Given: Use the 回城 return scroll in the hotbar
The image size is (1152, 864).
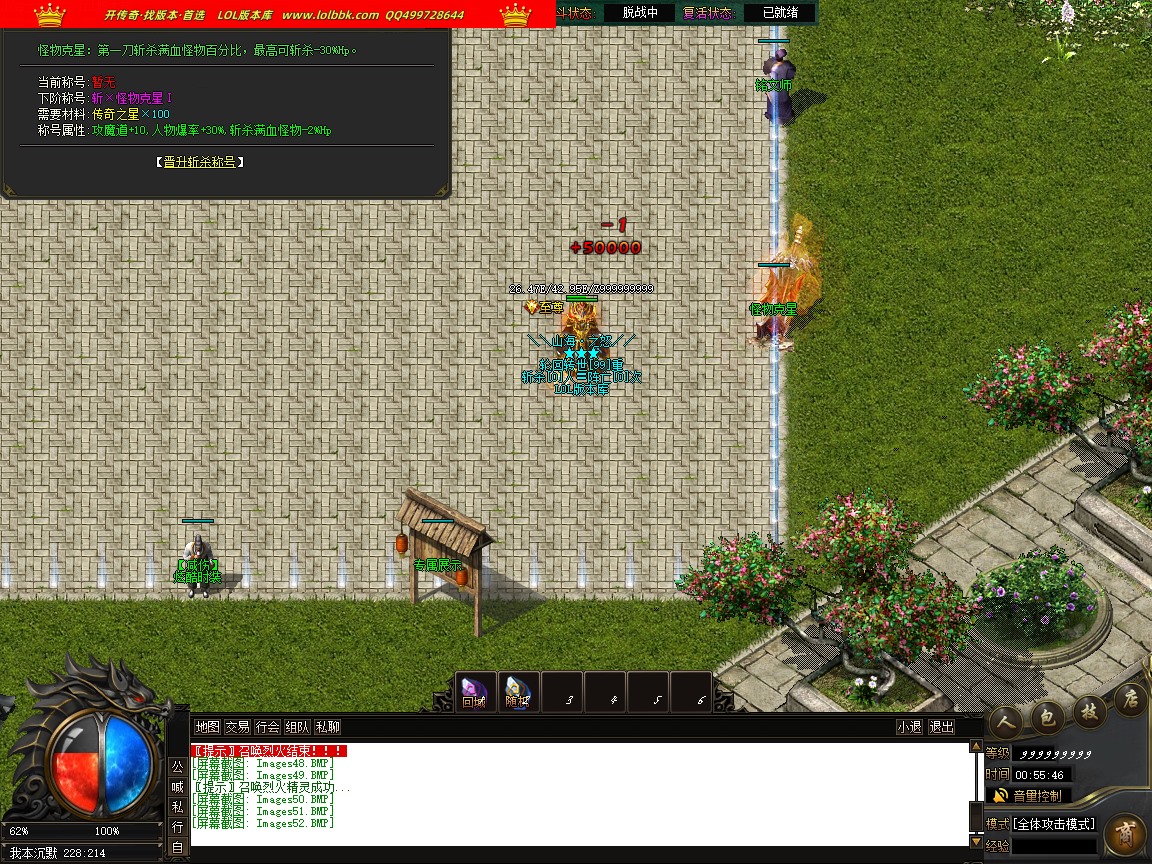Looking at the screenshot, I should click(x=474, y=692).
